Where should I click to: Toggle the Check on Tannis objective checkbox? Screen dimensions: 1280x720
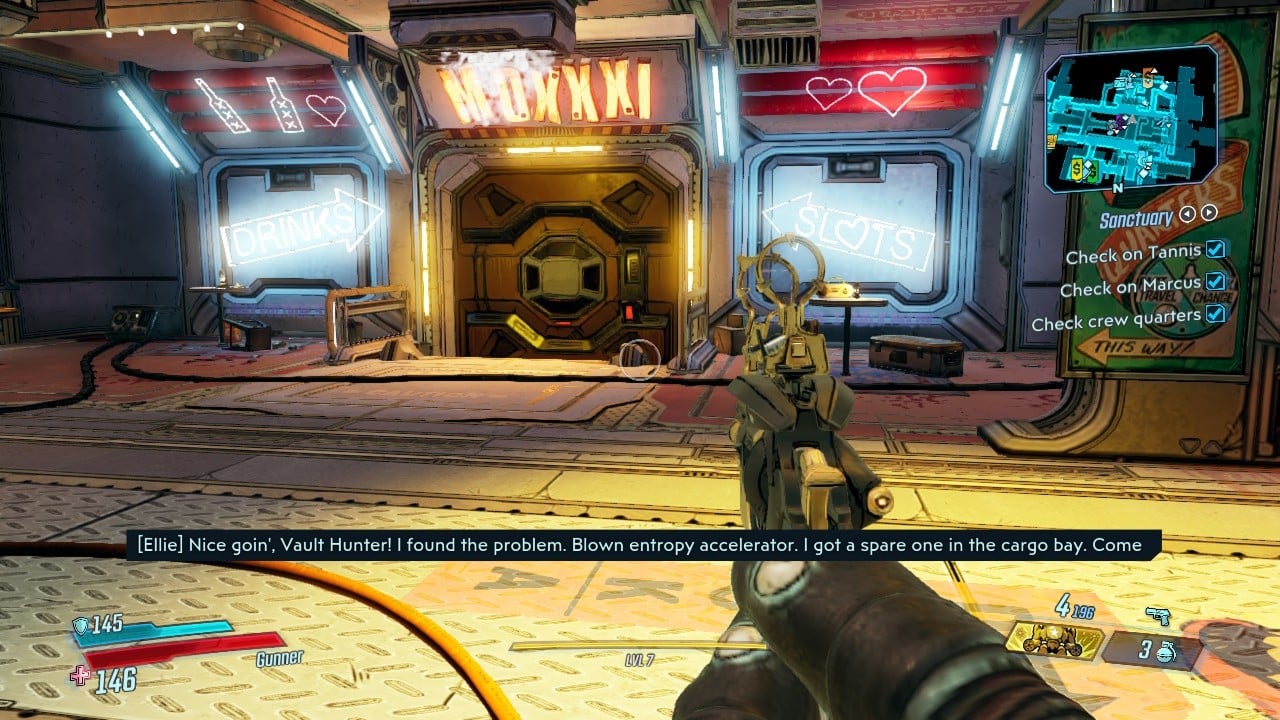pyautogui.click(x=1216, y=250)
